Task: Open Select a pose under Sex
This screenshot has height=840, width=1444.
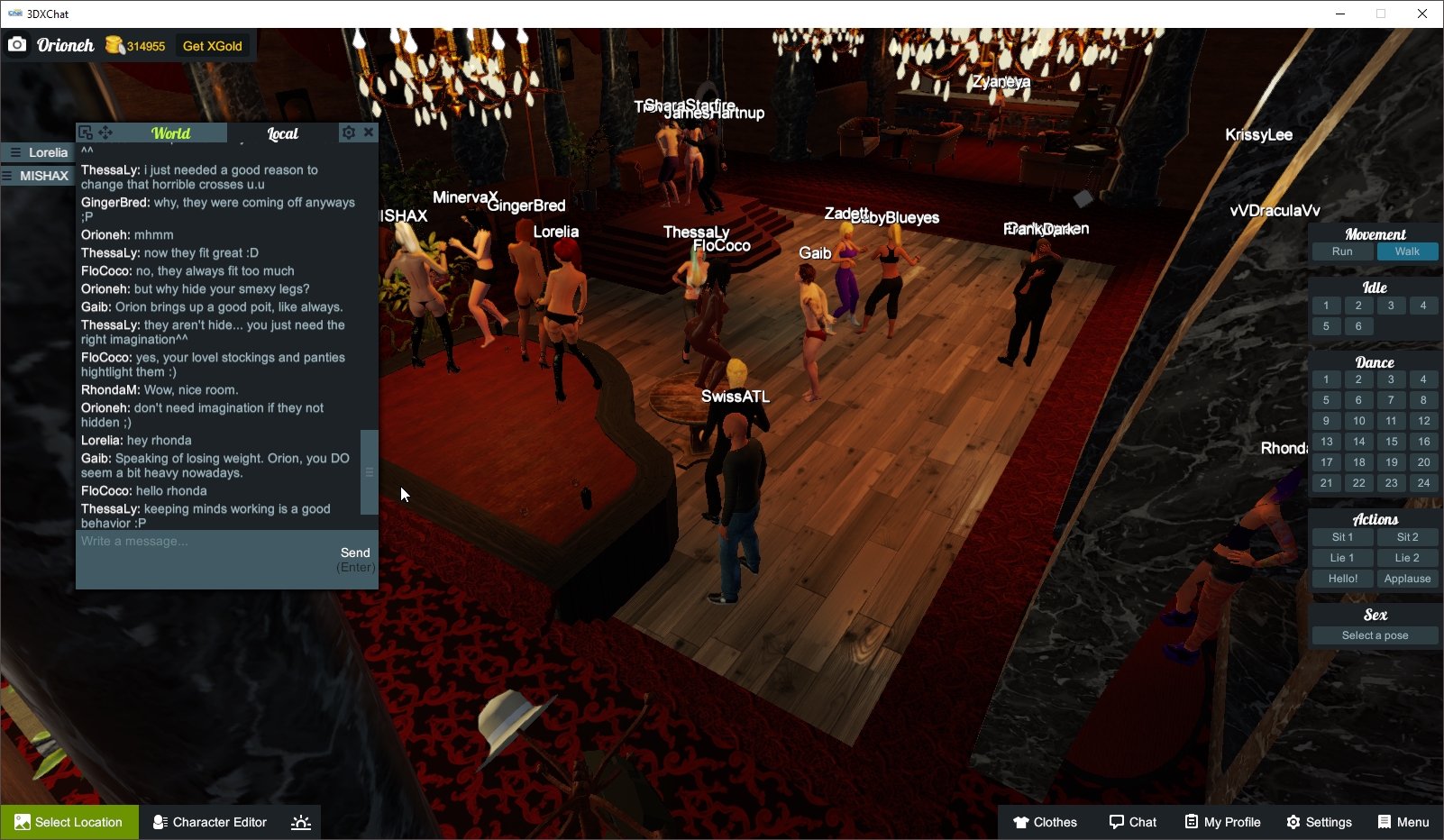Action: [x=1374, y=635]
